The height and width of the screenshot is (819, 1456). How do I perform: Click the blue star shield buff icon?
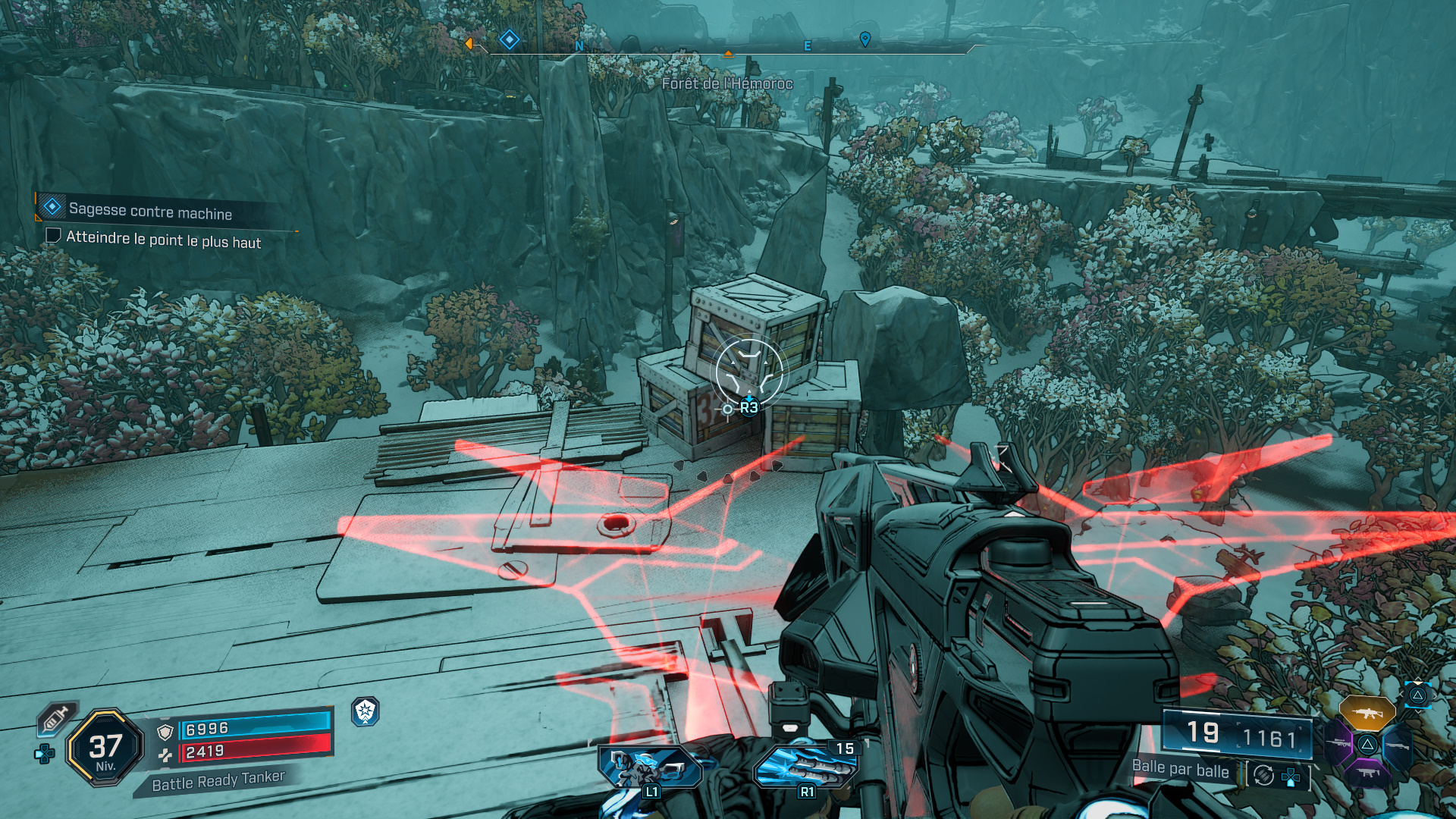click(x=366, y=711)
